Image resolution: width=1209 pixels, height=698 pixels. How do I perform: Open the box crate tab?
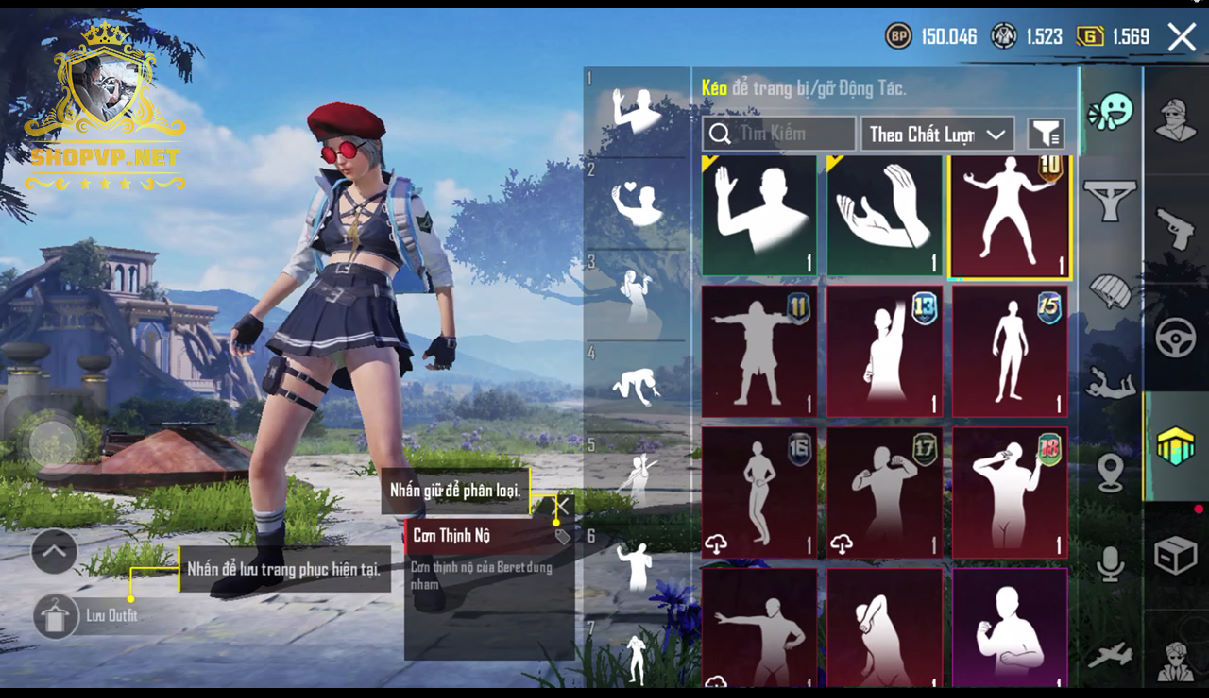coord(1176,555)
